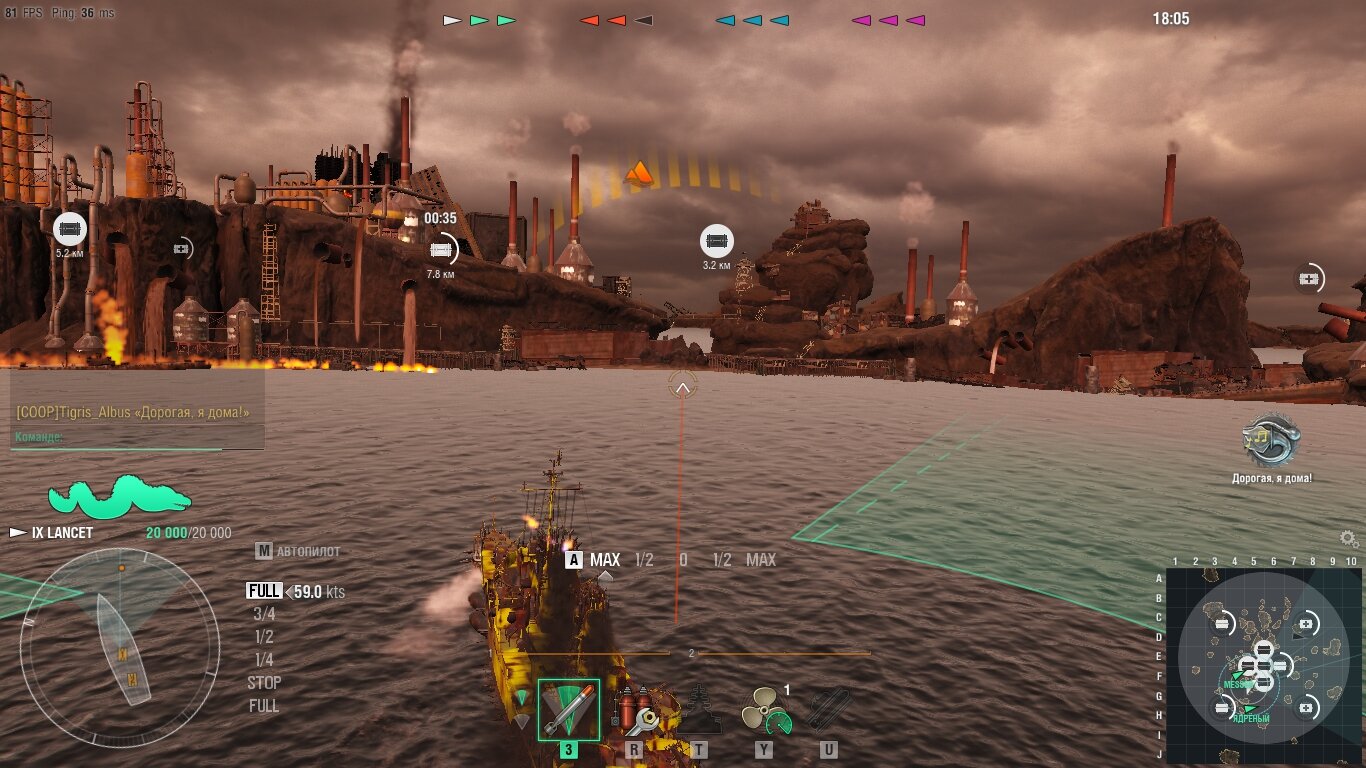The image size is (1366, 768).
Task: Set engine telegraph to 1/2 speed
Action: pyautogui.click(x=264, y=637)
